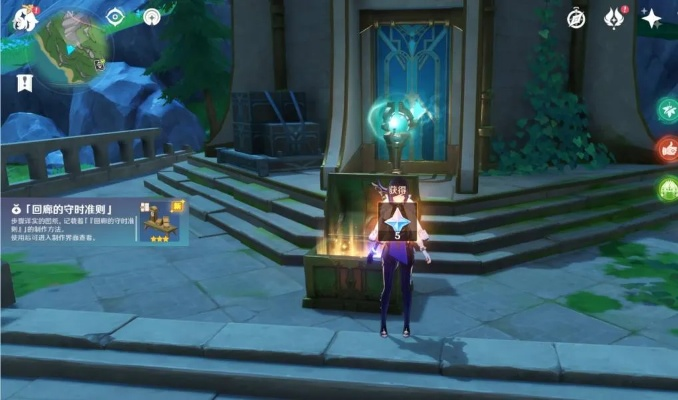Toggle the eye-shaped view icon beside minimap
The height and width of the screenshot is (400, 678).
coord(115,16)
